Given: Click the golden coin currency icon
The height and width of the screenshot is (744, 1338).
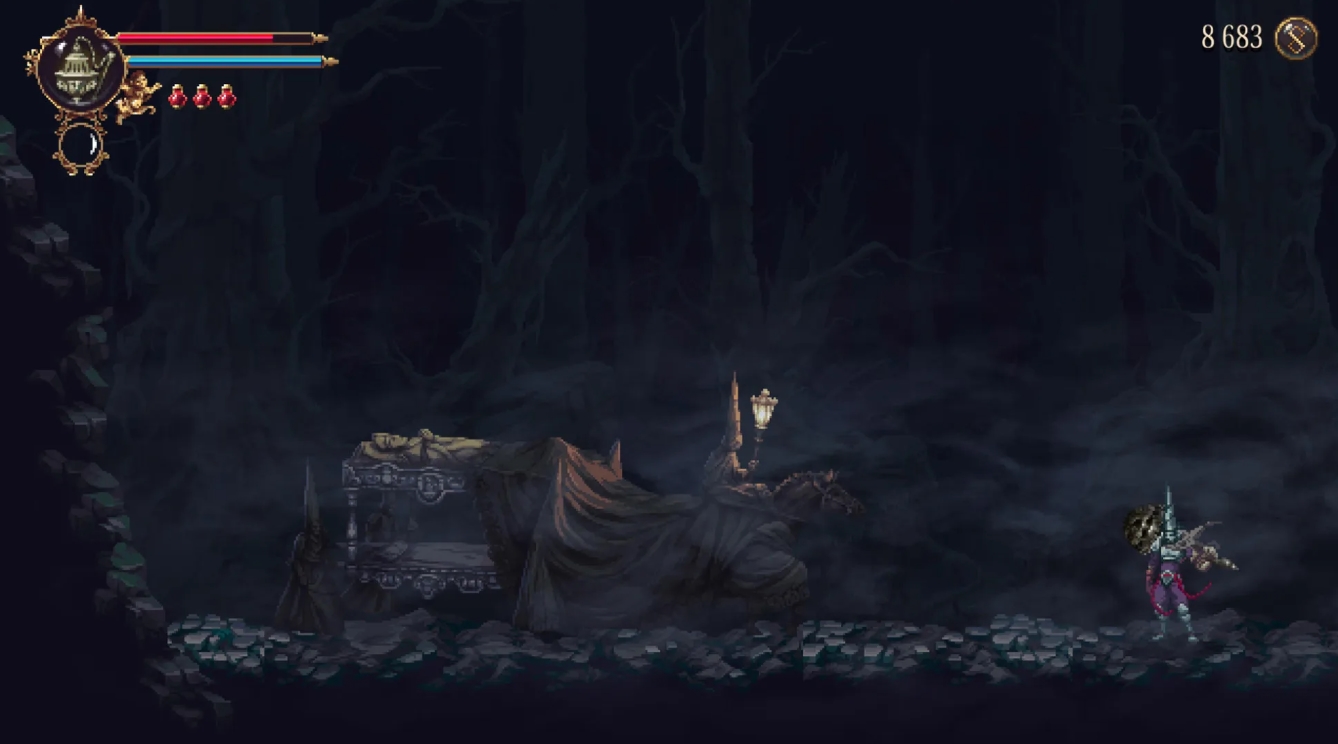Looking at the screenshot, I should coord(1296,38).
